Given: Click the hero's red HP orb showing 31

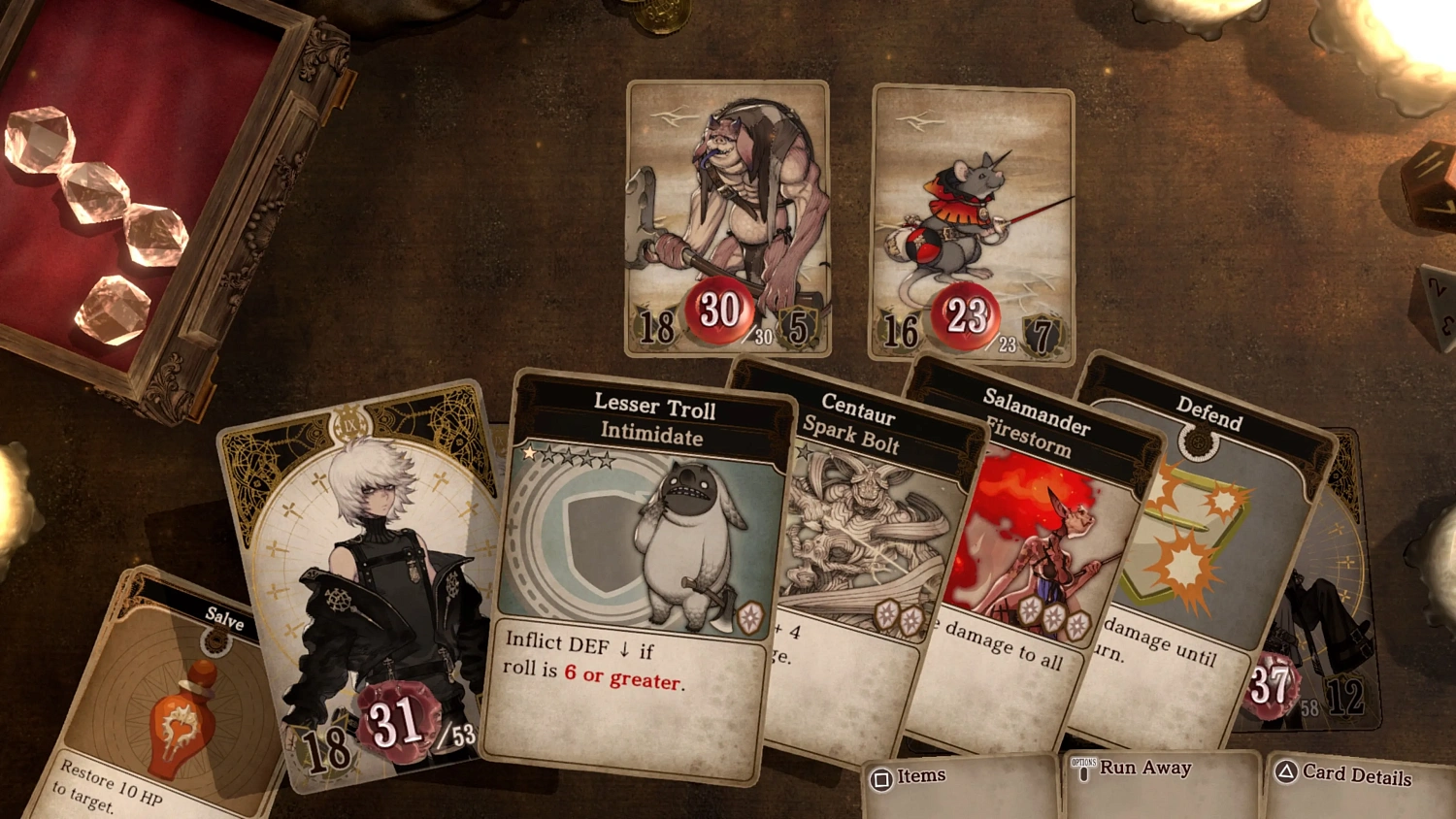Looking at the screenshot, I should coord(400,719).
